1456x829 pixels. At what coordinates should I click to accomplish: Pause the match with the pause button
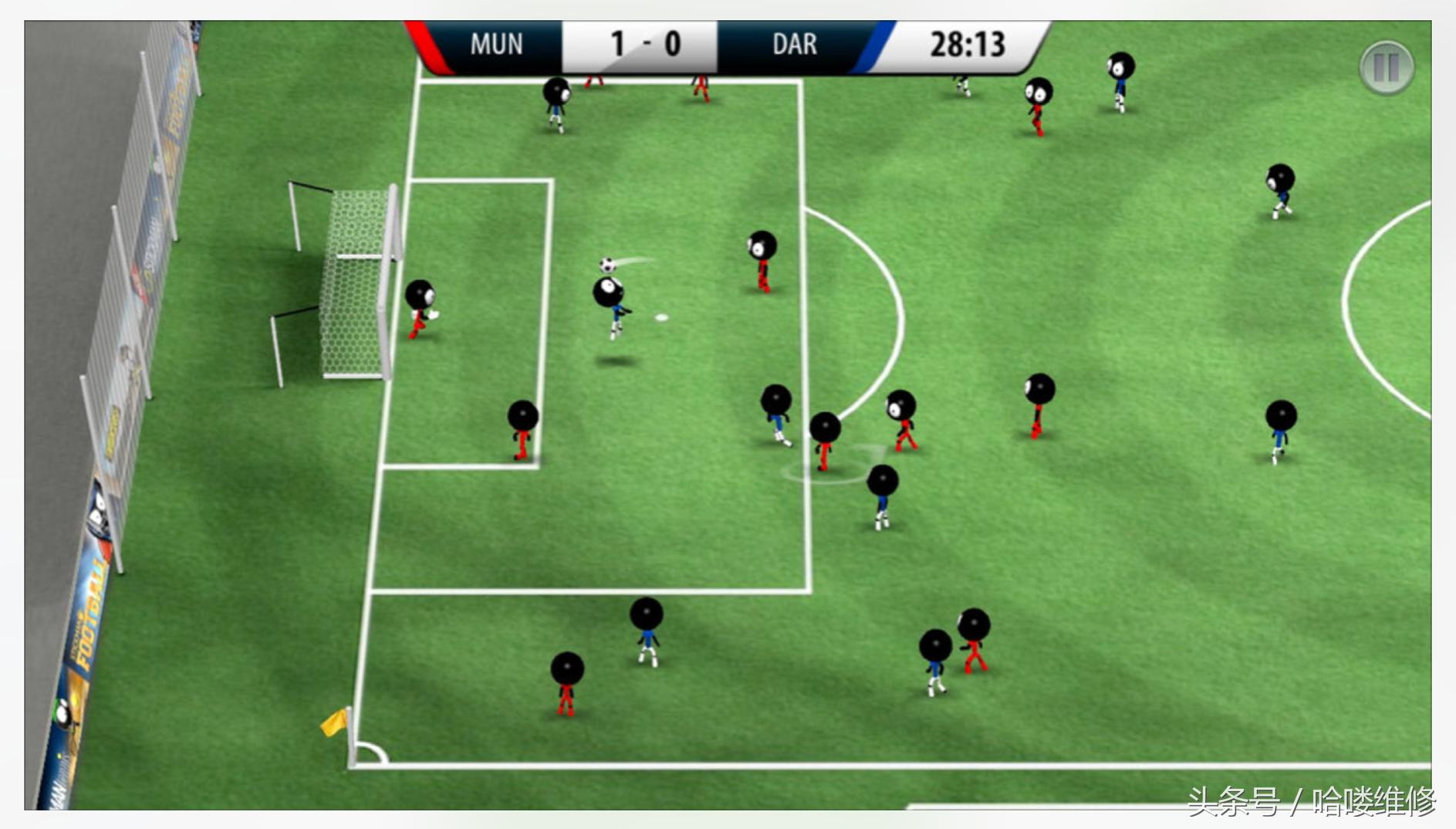pyautogui.click(x=1386, y=68)
